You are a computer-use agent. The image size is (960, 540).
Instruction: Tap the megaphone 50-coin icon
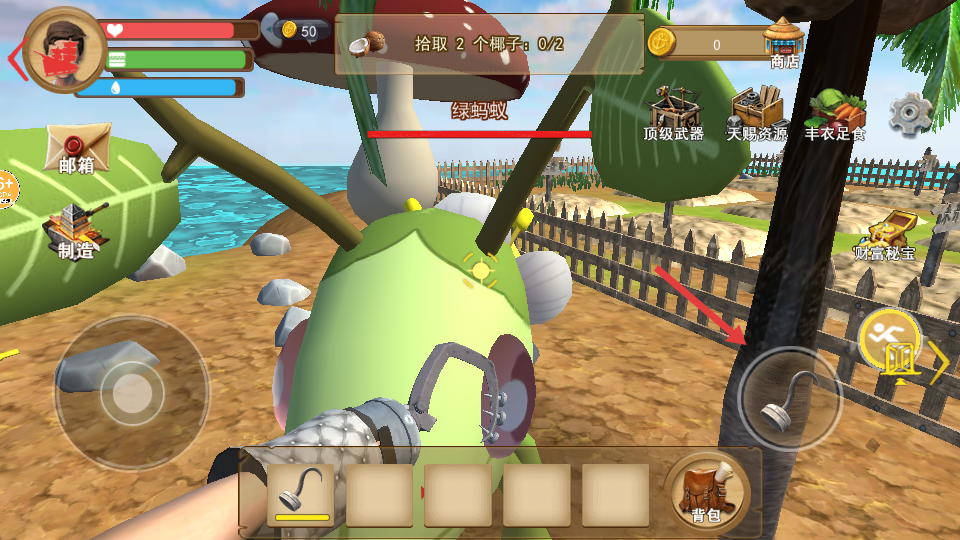point(294,31)
